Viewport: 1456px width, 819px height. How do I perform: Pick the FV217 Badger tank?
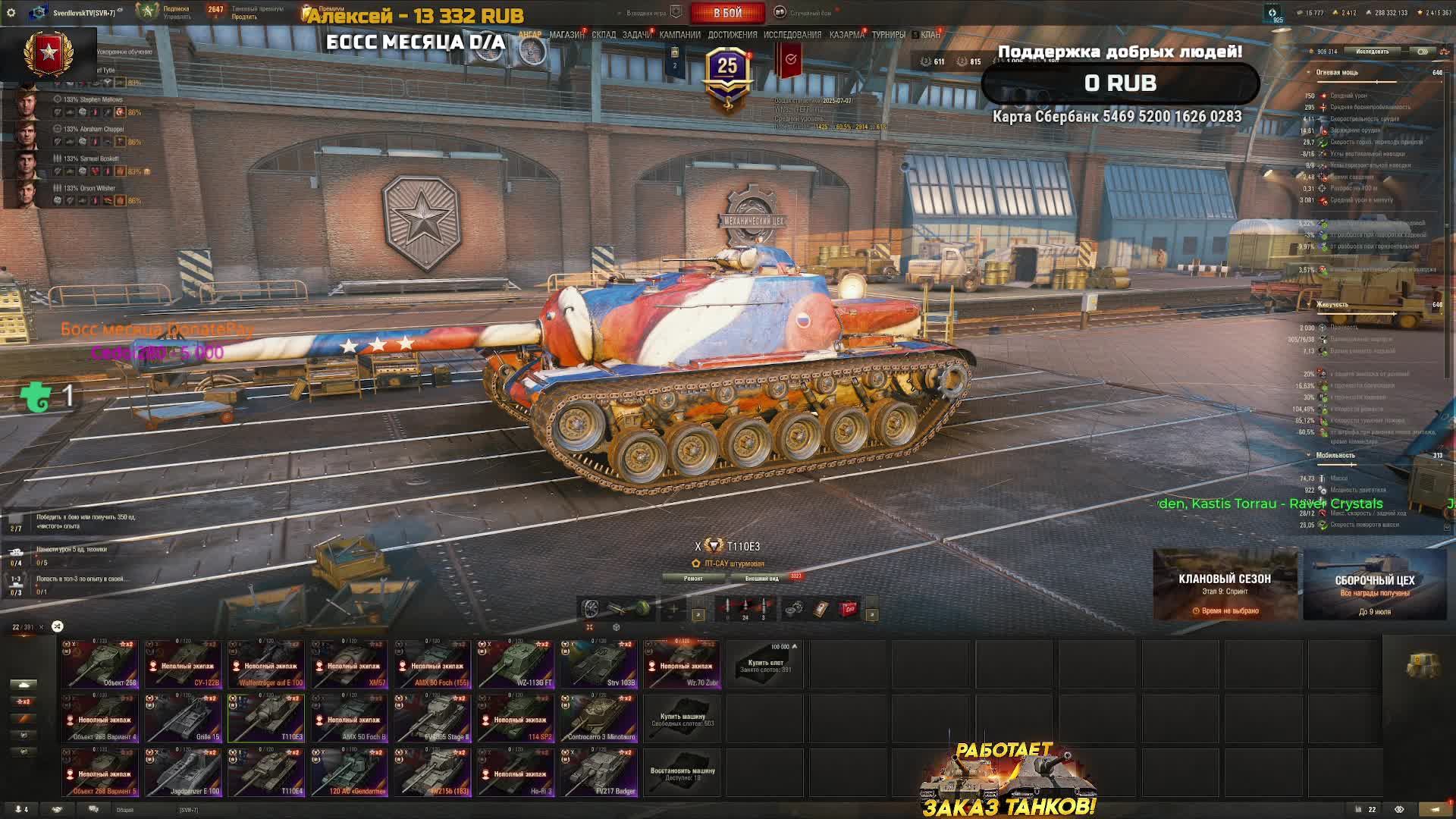coord(599,772)
